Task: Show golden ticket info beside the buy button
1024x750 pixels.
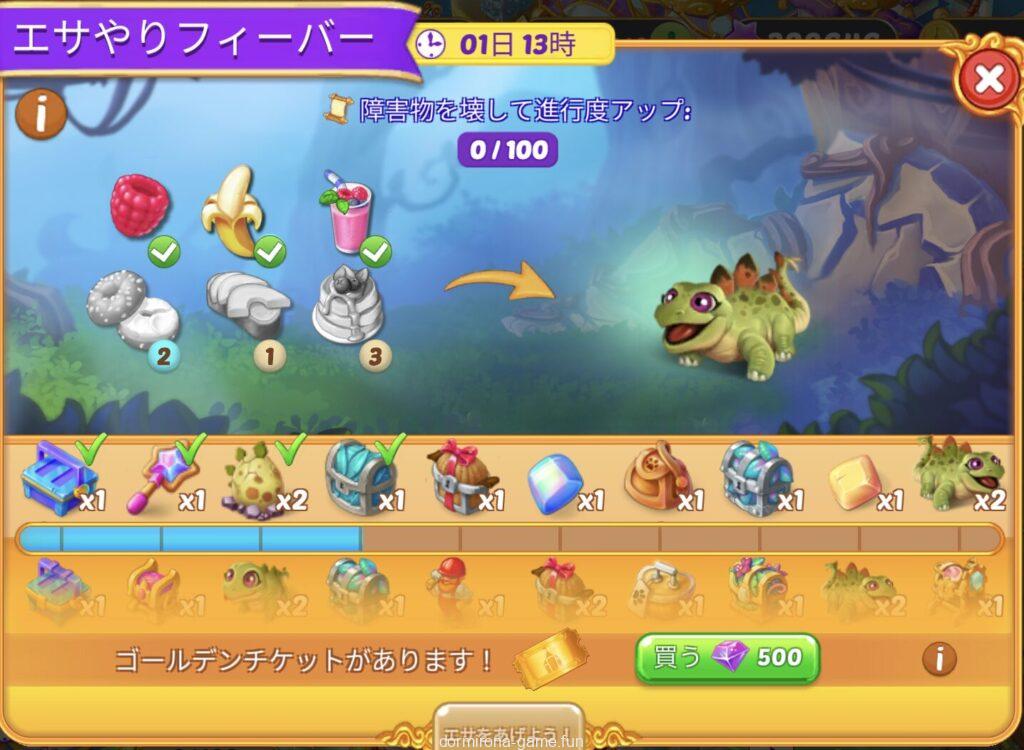Action: (938, 658)
